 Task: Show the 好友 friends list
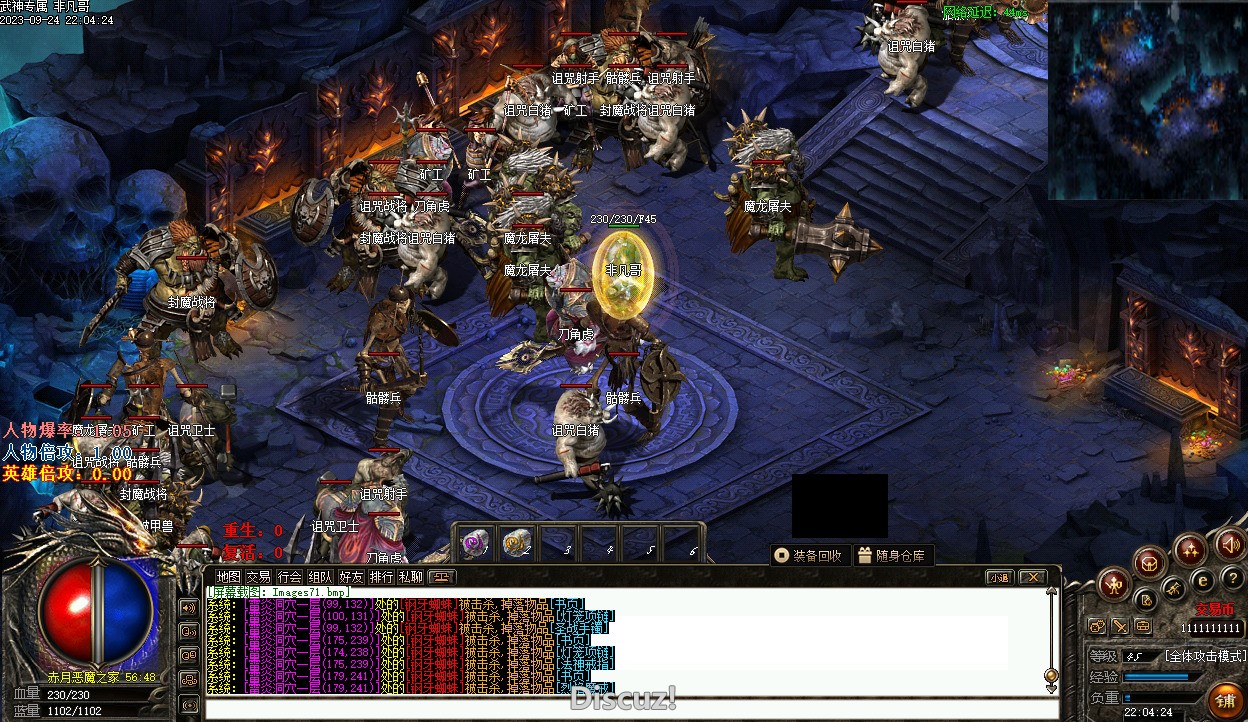351,577
